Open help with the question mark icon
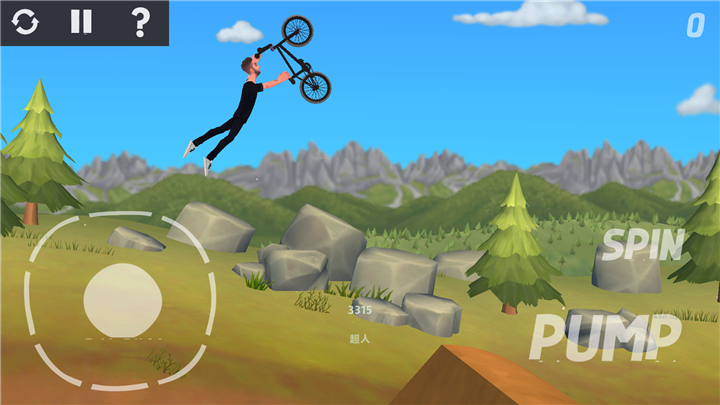The width and height of the screenshot is (720, 405). tap(140, 22)
